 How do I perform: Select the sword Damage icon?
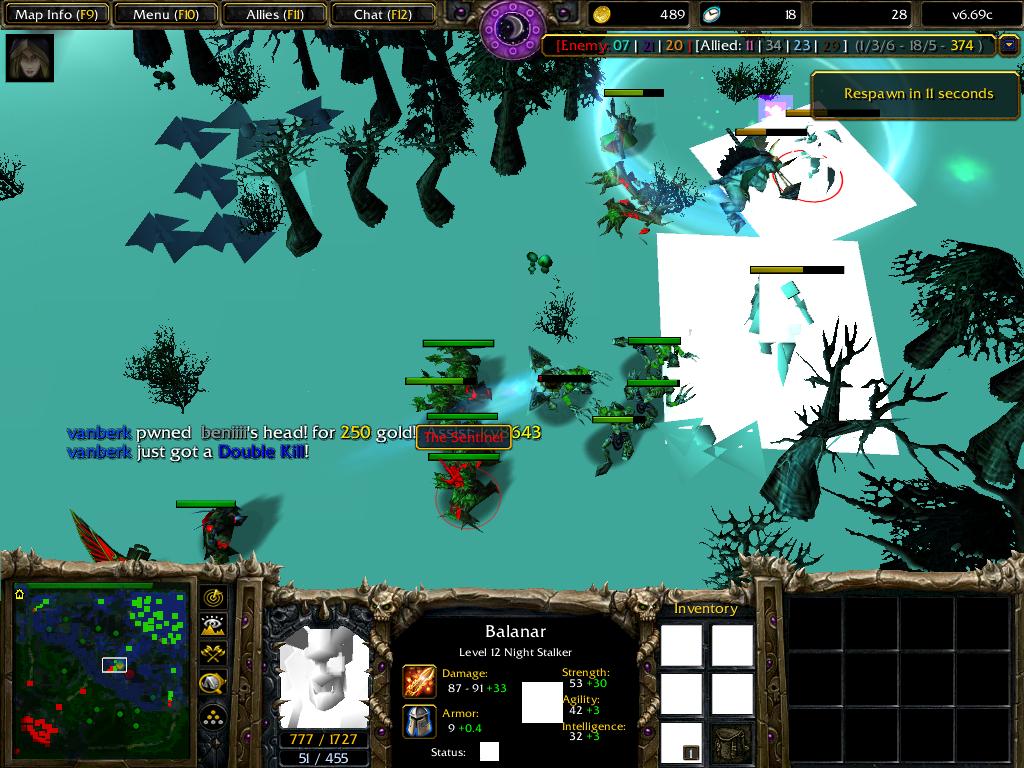[419, 681]
